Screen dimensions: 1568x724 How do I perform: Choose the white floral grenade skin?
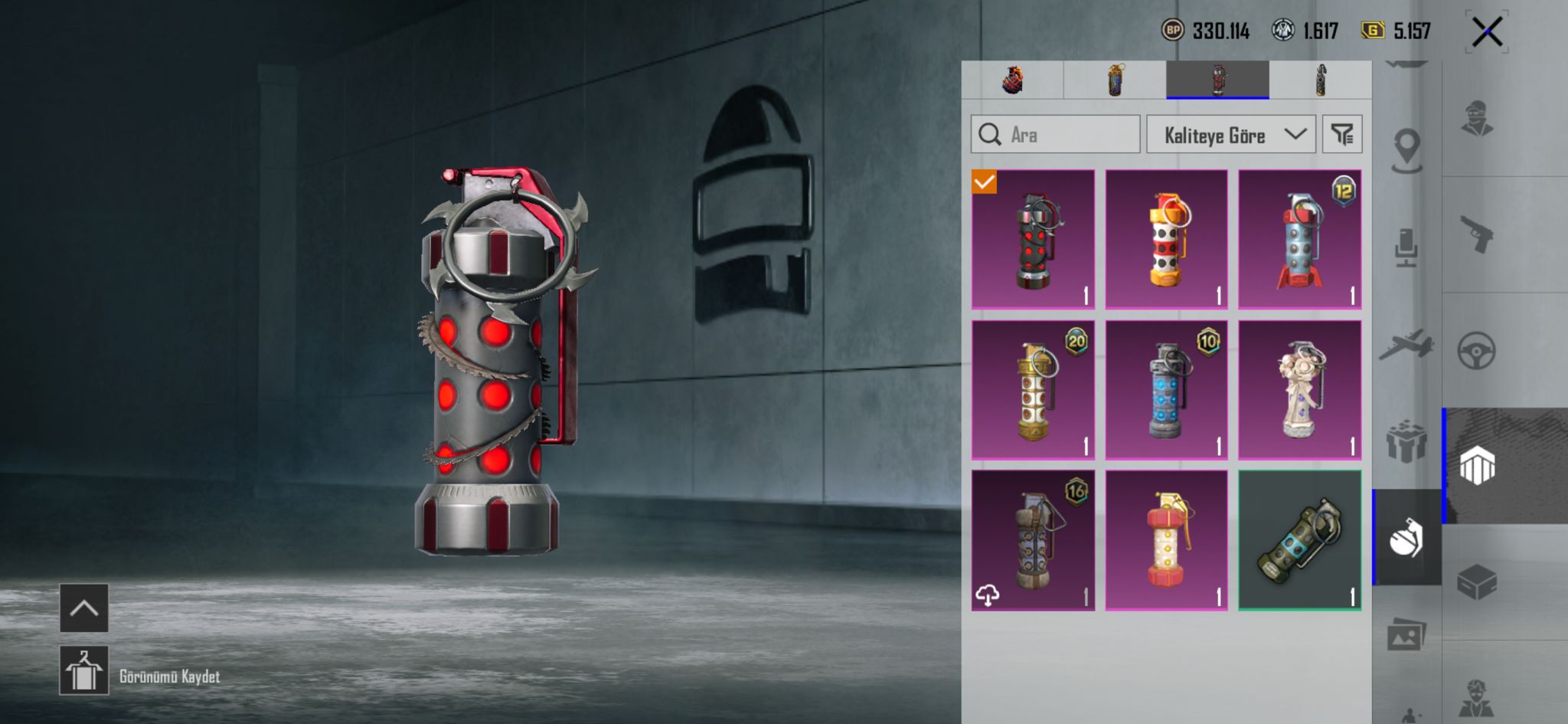pos(1299,390)
